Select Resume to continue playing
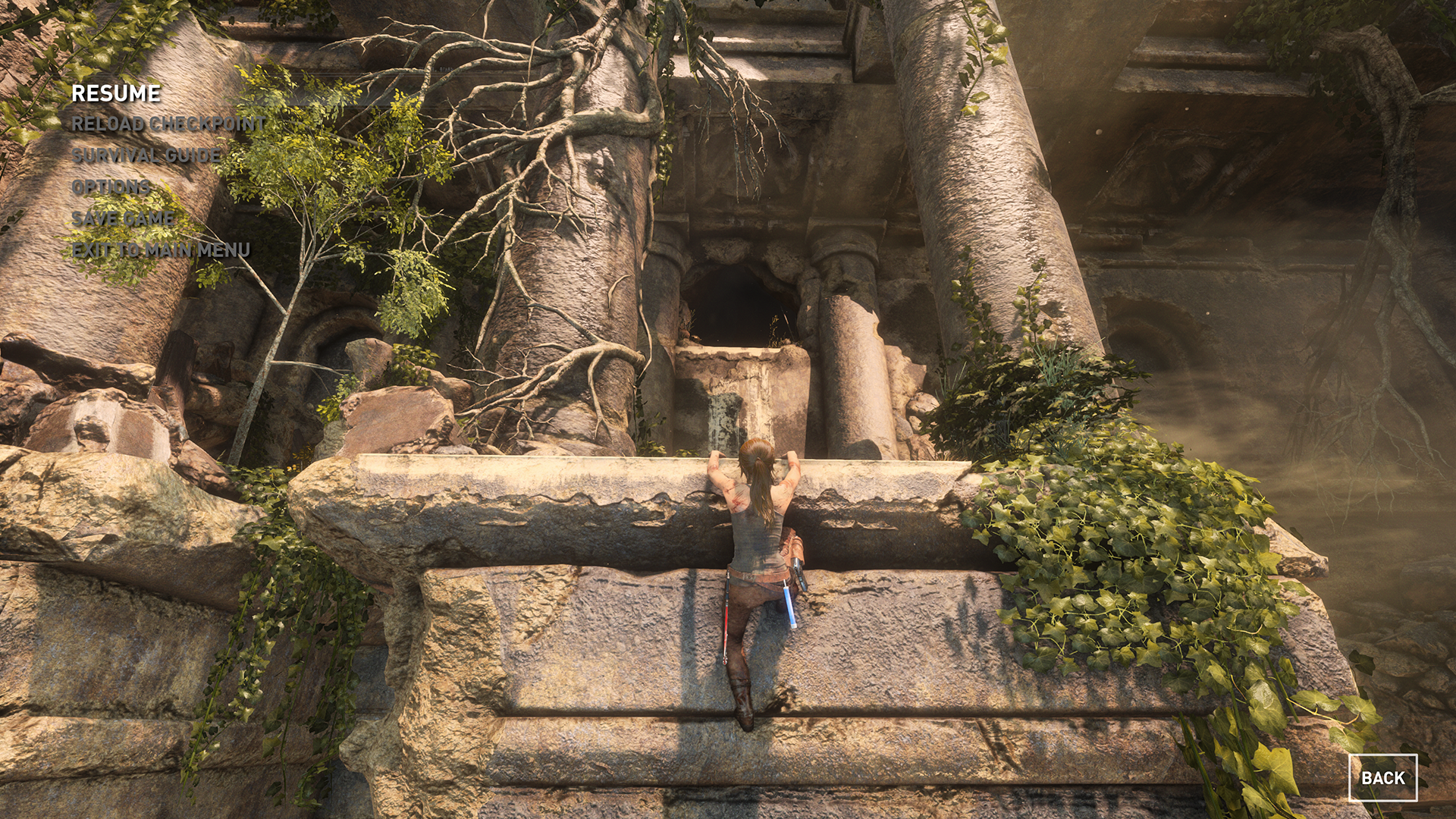Image resolution: width=1456 pixels, height=819 pixels. (x=116, y=93)
